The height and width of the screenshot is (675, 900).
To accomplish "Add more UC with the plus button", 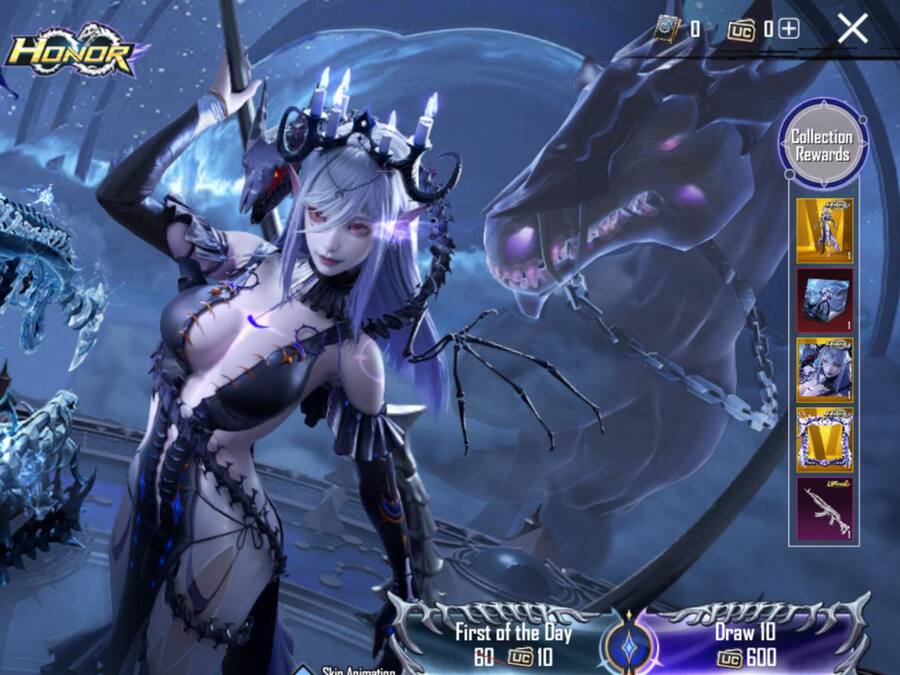I will tap(789, 29).
